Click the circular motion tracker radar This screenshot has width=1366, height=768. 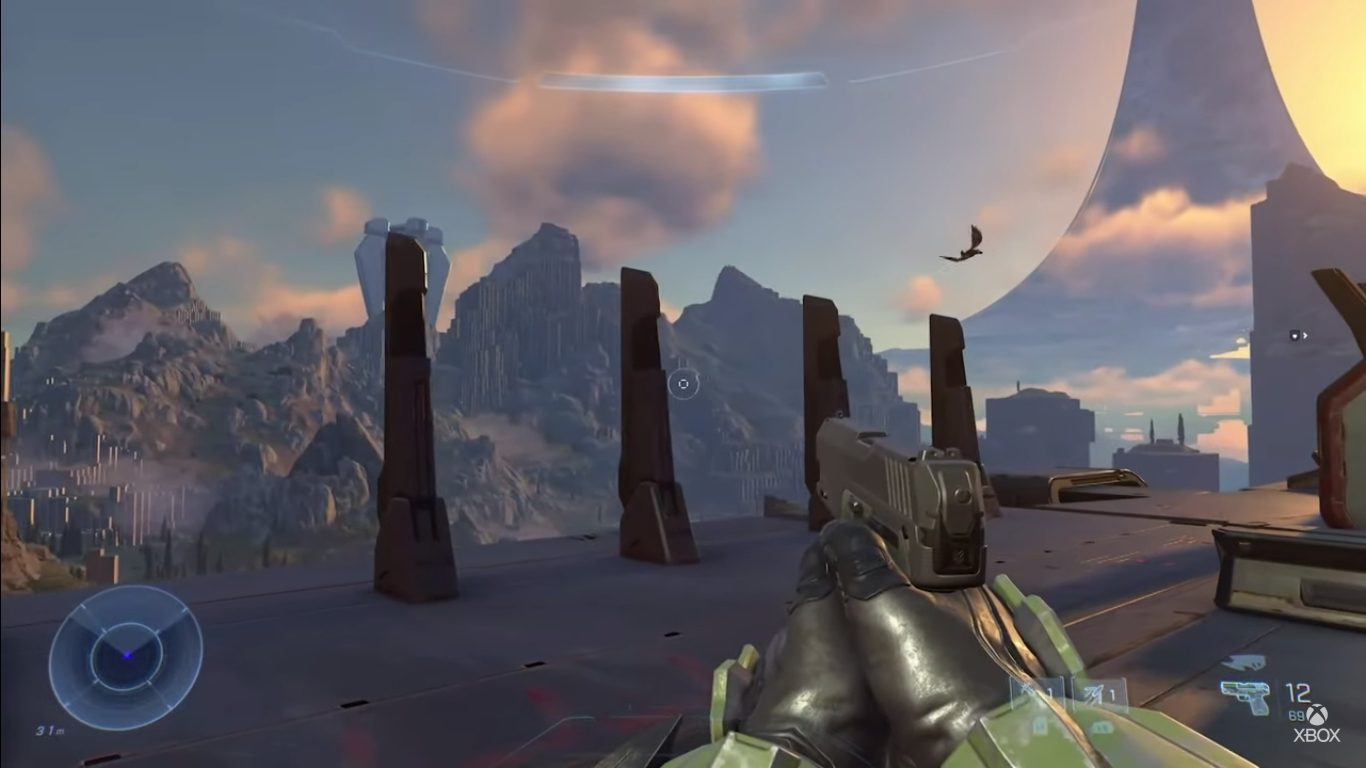tap(126, 656)
